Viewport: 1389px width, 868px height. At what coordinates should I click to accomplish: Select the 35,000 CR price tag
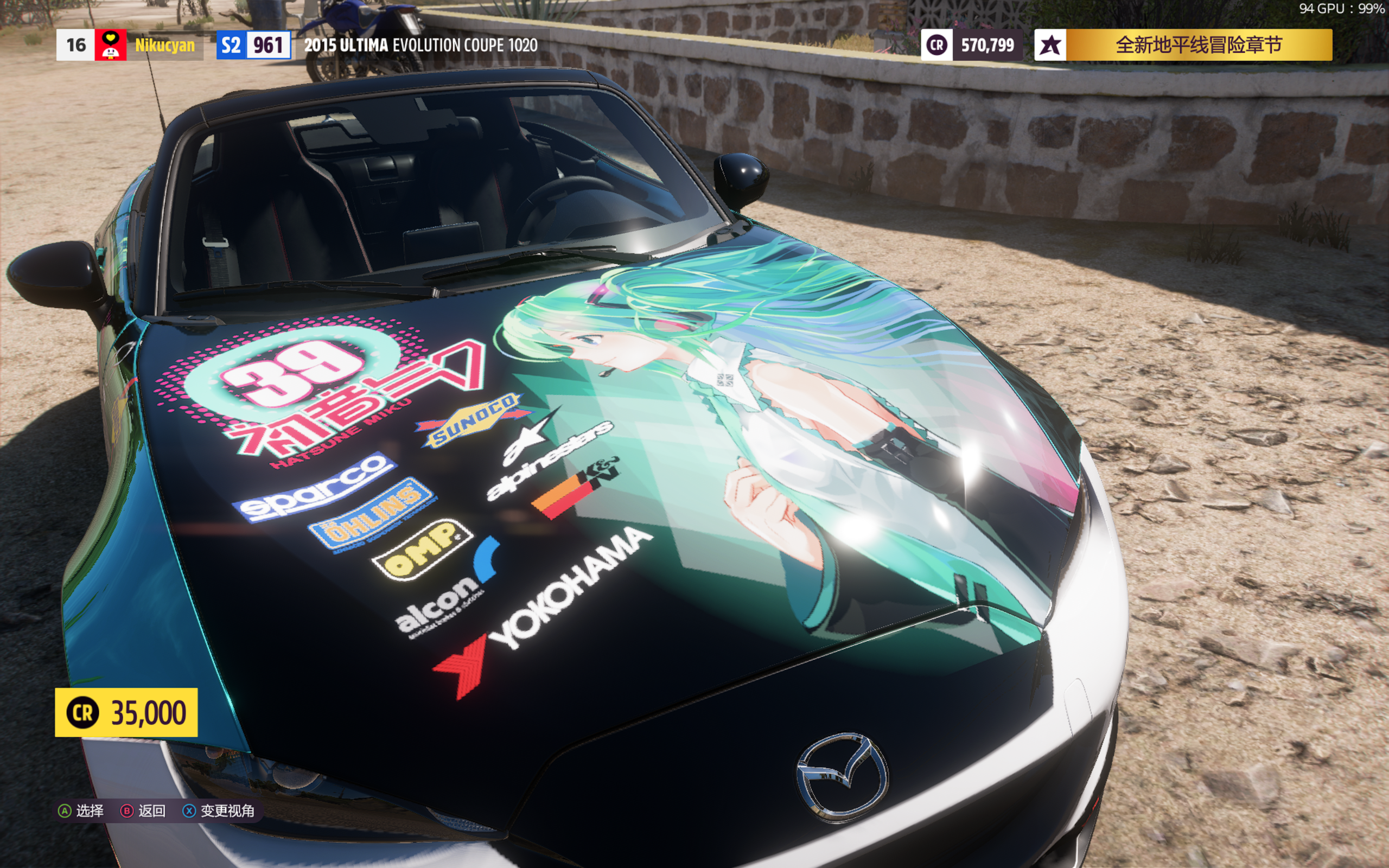[126, 712]
